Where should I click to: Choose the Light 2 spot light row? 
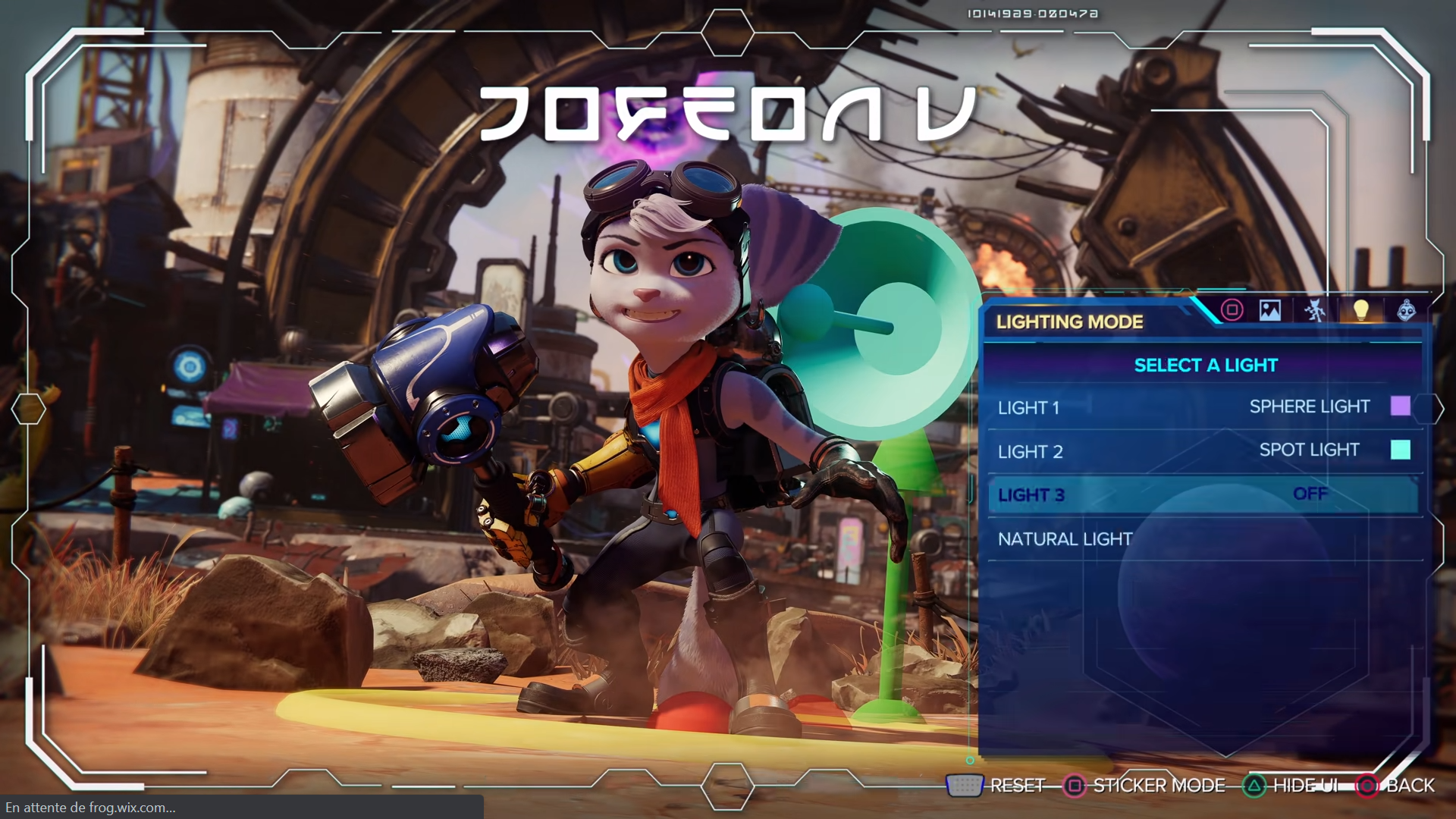coord(1183,451)
